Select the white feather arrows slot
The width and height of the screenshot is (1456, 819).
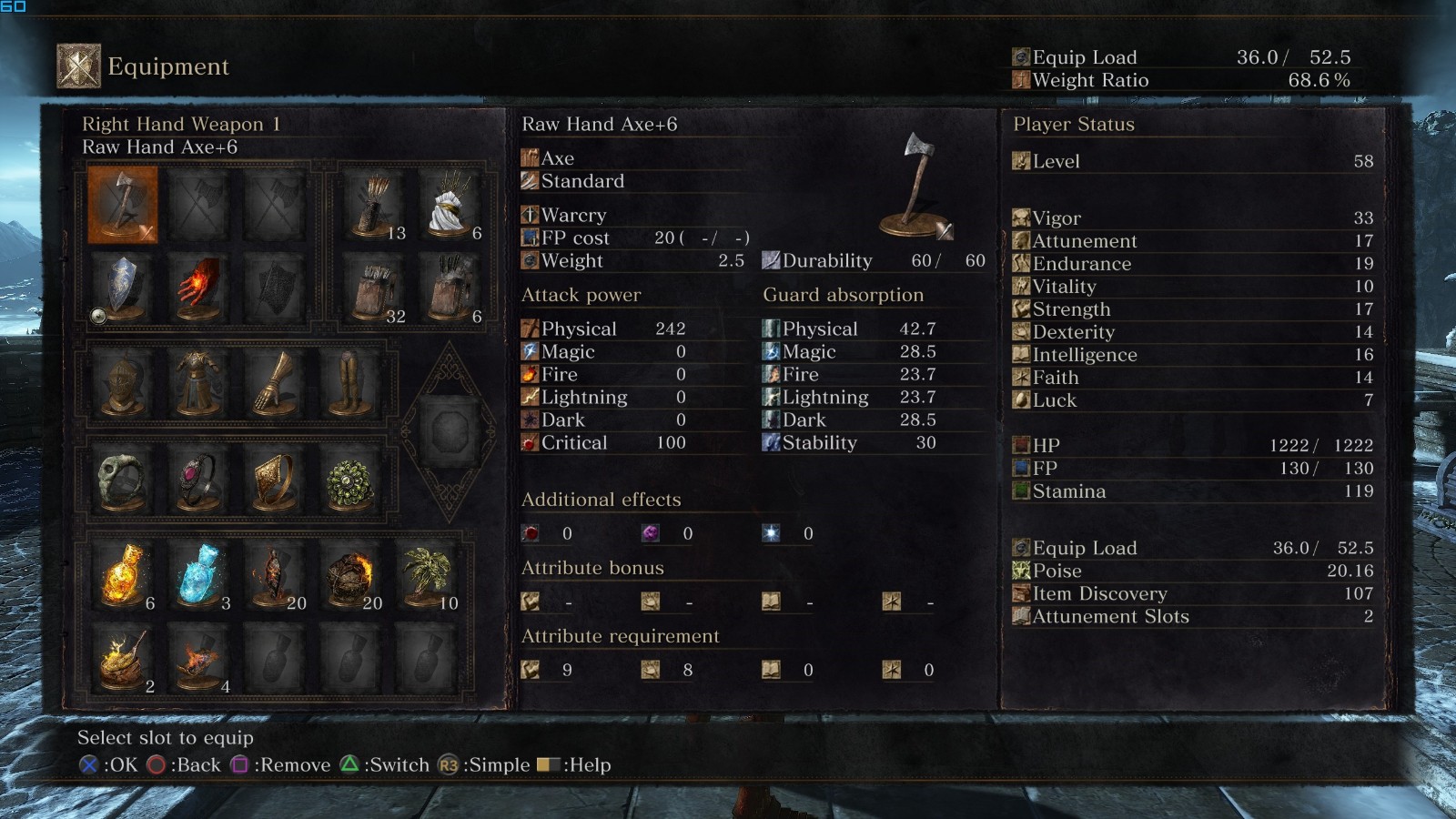(450, 205)
